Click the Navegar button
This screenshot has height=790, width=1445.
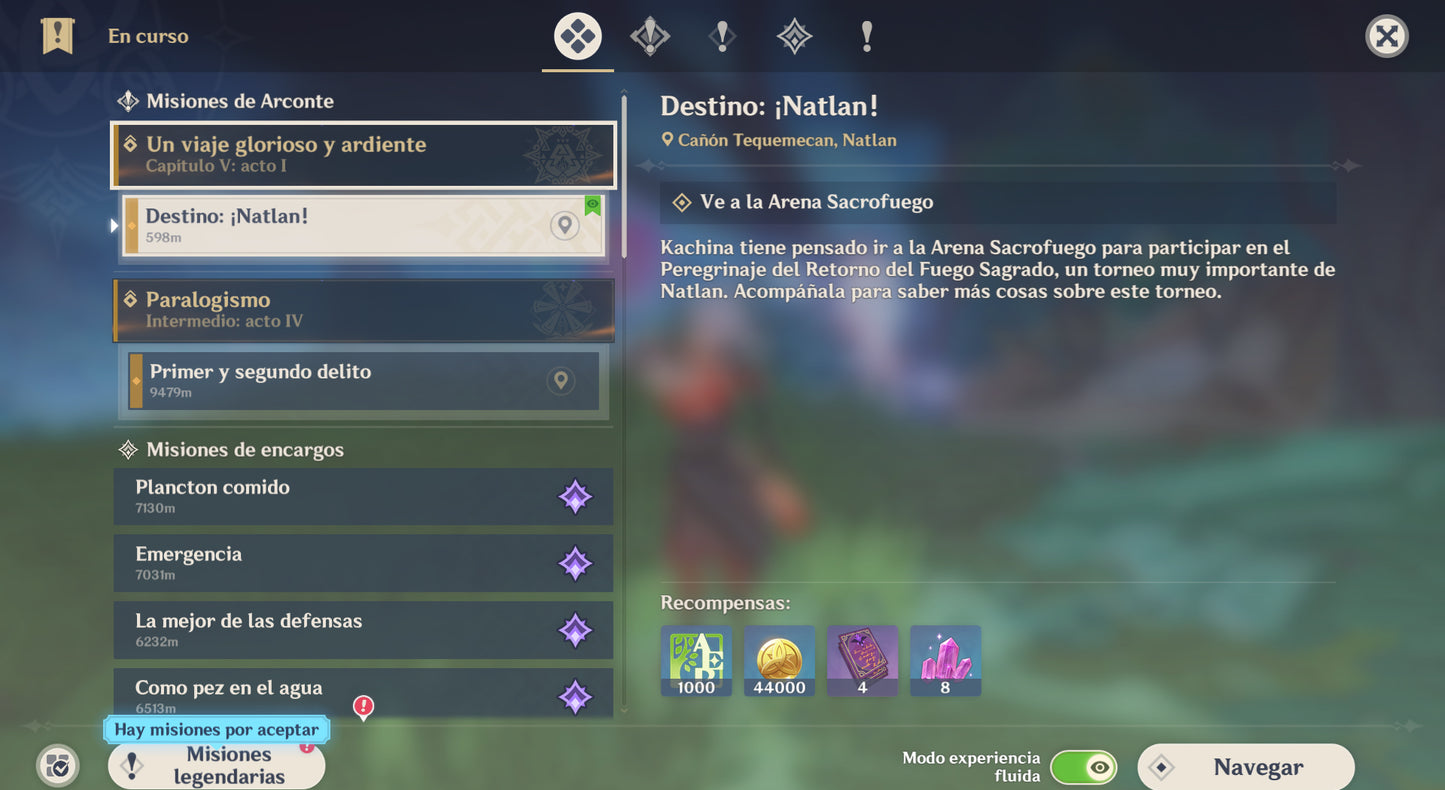[x=1246, y=768]
